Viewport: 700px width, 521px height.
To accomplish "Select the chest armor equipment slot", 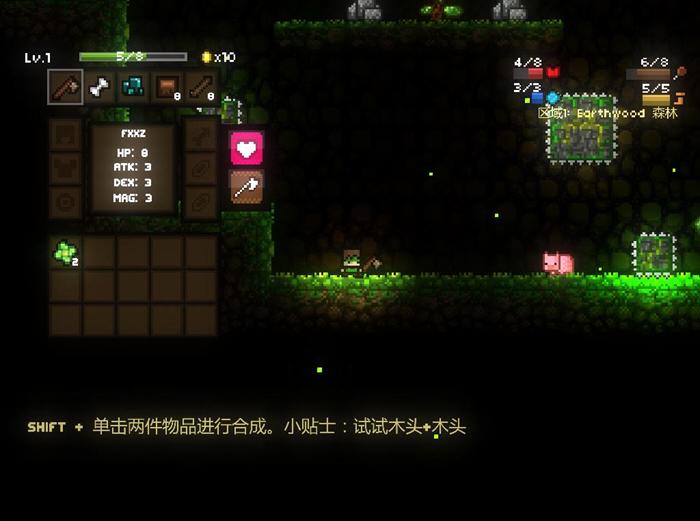I will point(66,168).
